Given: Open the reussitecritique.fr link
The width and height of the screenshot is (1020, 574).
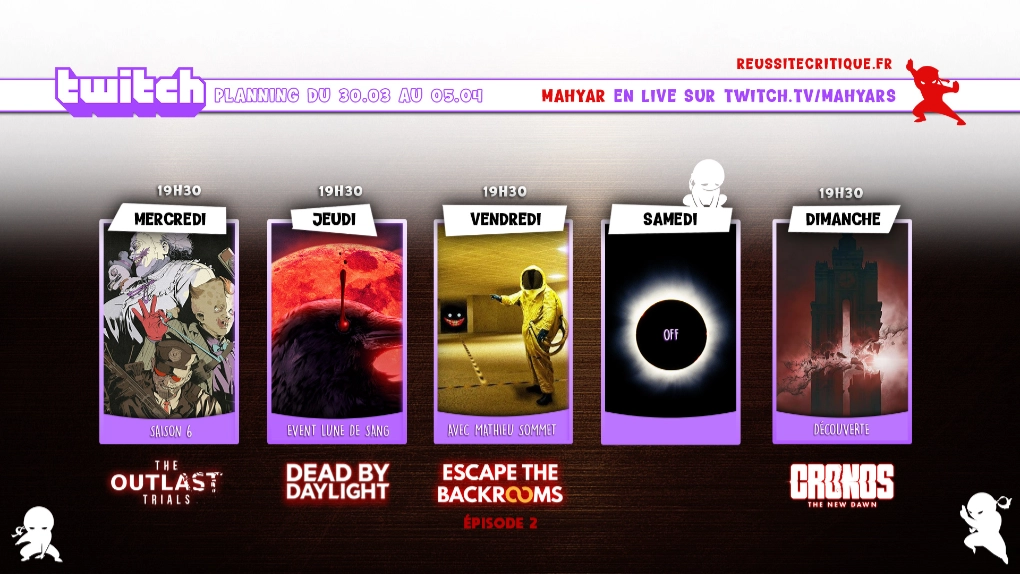Looking at the screenshot, I should pos(813,64).
